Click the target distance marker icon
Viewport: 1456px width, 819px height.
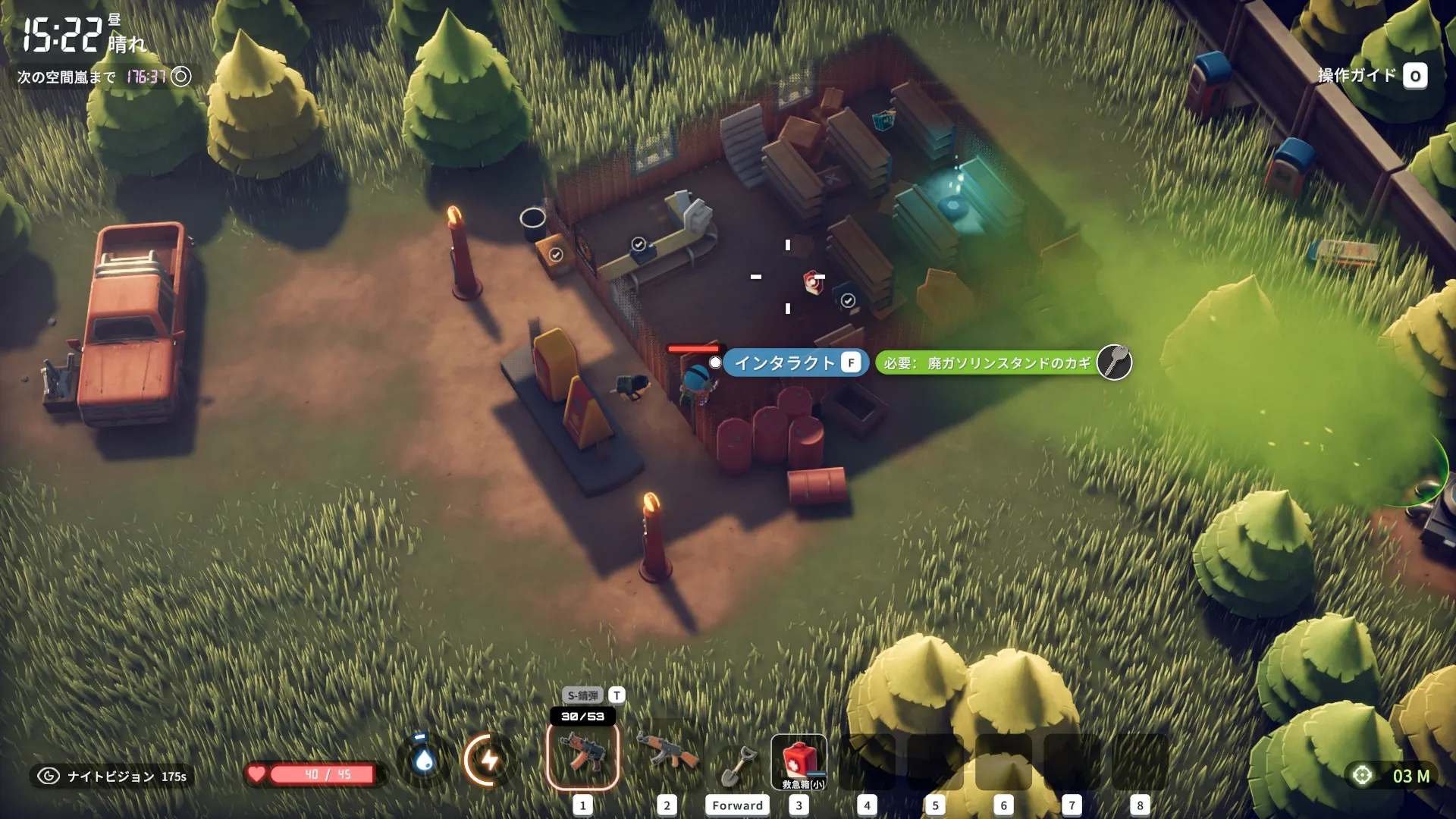1363,776
